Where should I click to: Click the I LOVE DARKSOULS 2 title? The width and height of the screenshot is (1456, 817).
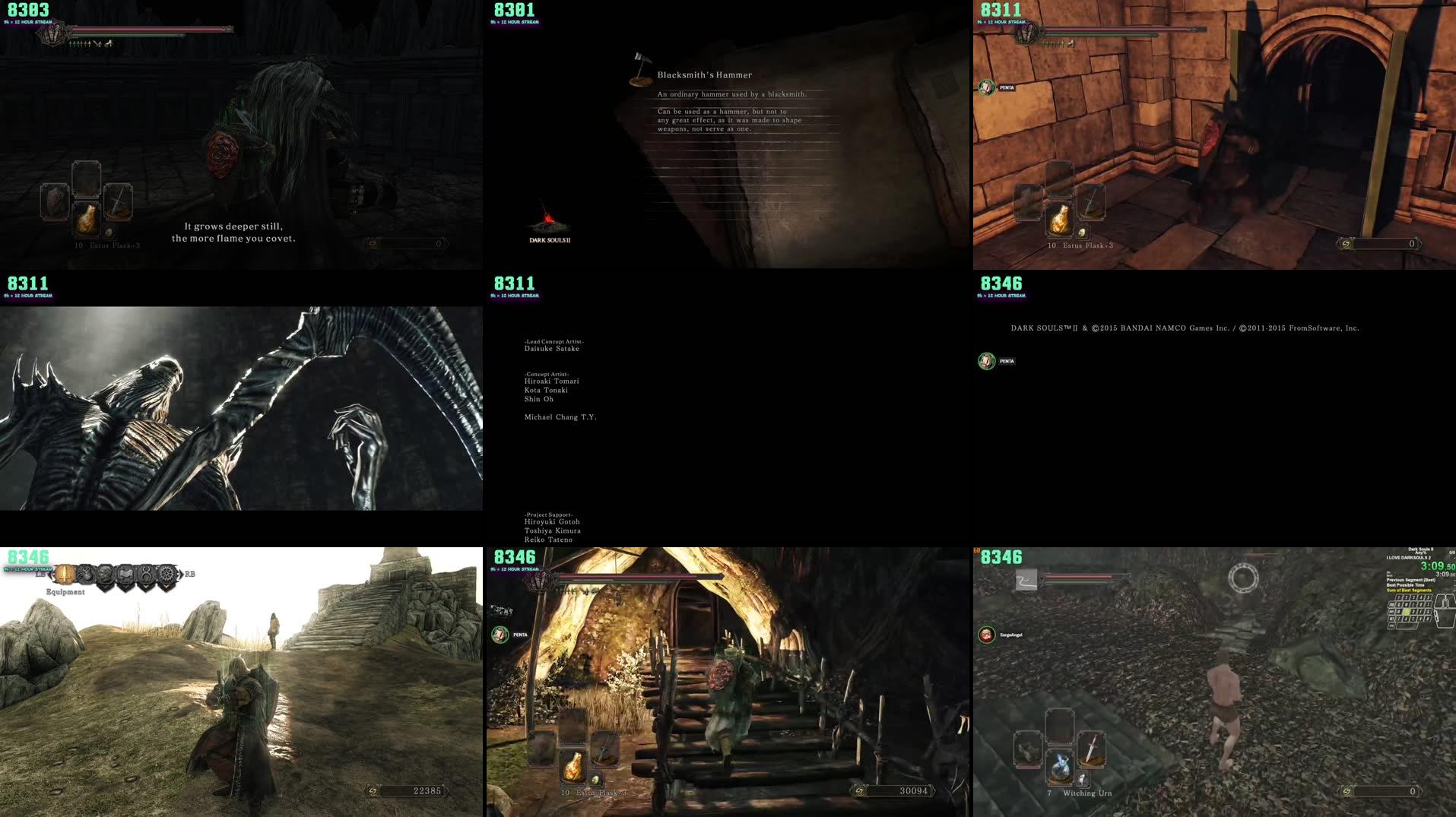pyautogui.click(x=1409, y=558)
